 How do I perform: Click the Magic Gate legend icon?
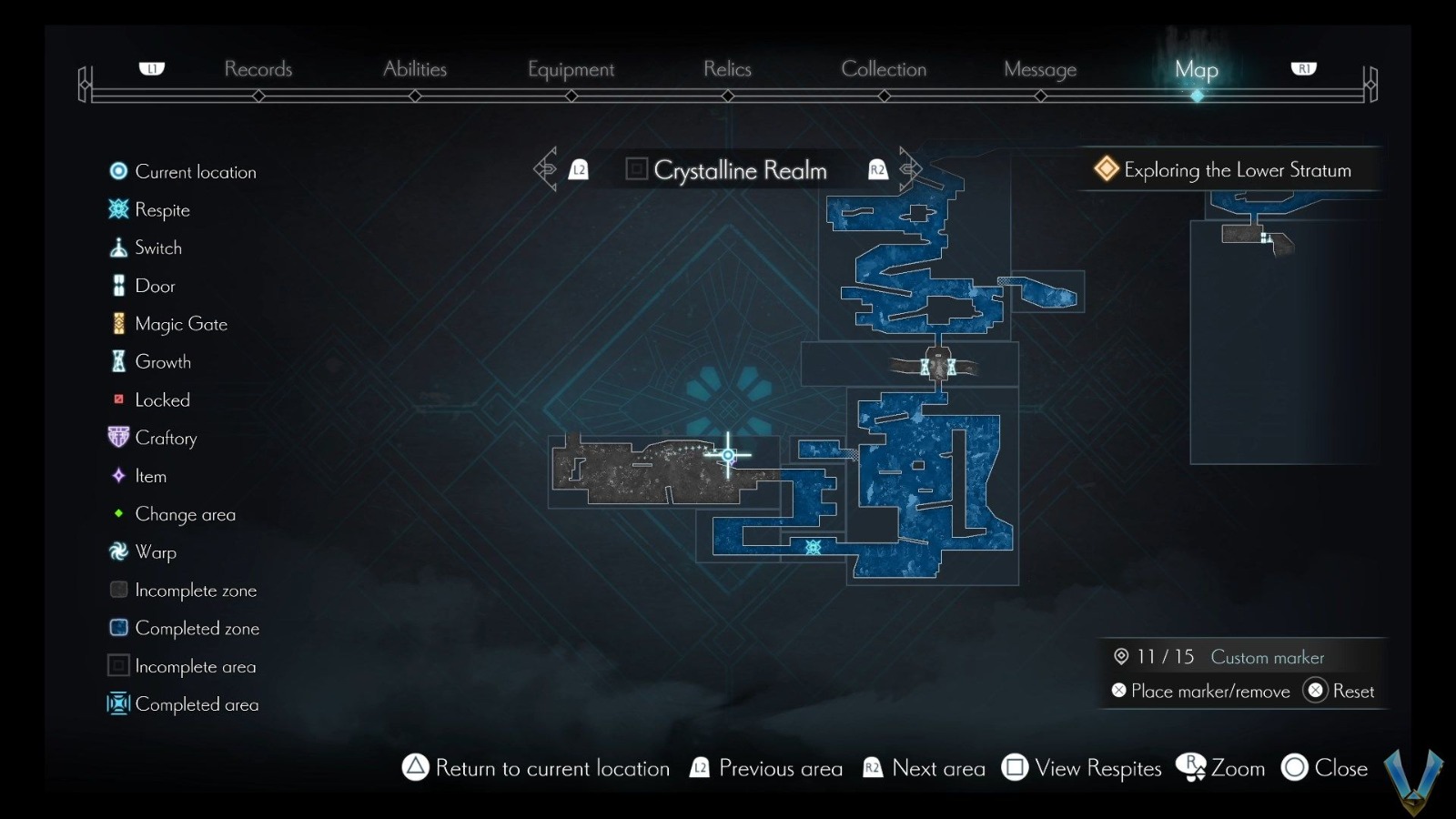click(117, 323)
